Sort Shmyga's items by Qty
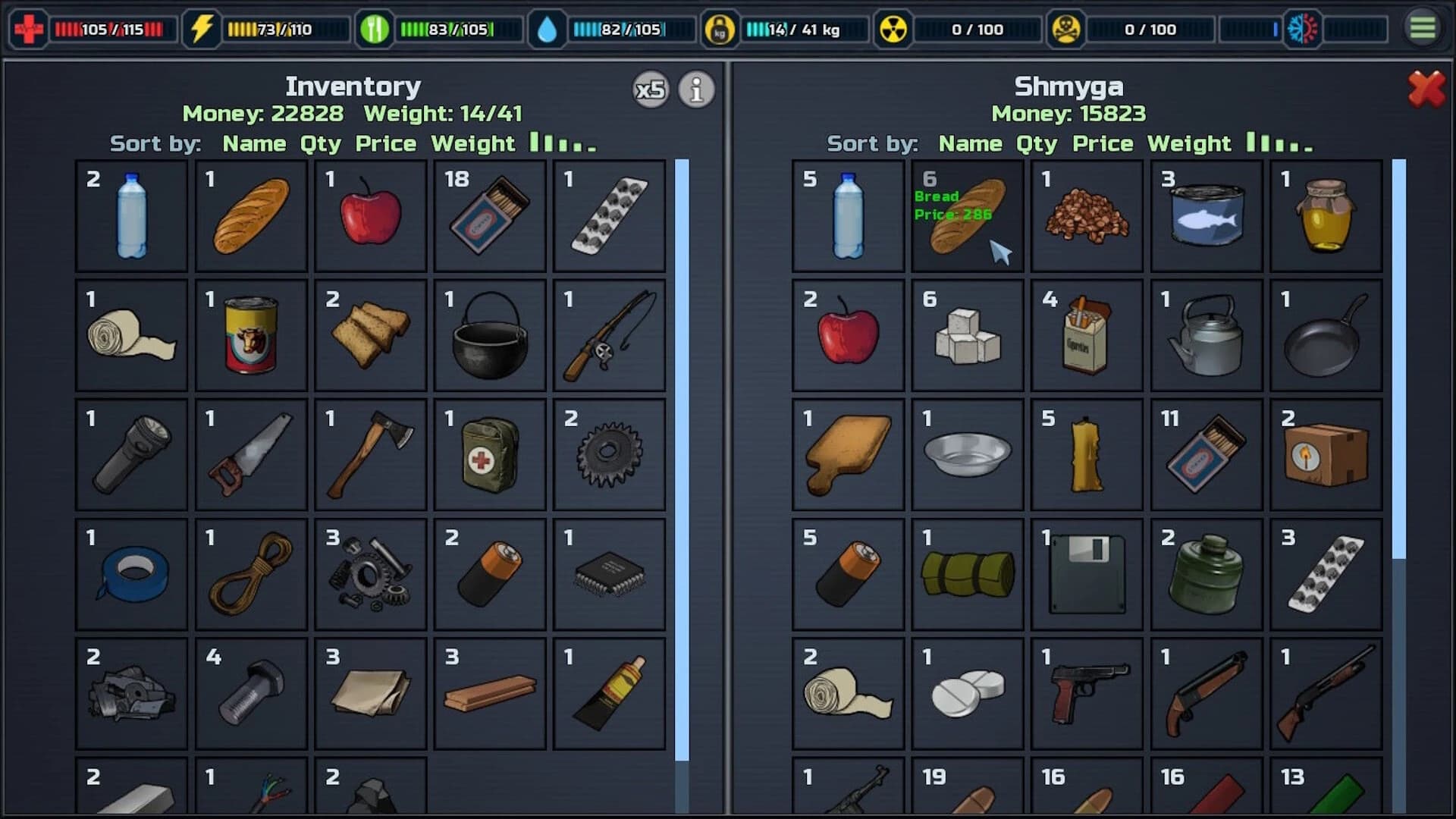Viewport: 1456px width, 819px height. (x=1036, y=143)
